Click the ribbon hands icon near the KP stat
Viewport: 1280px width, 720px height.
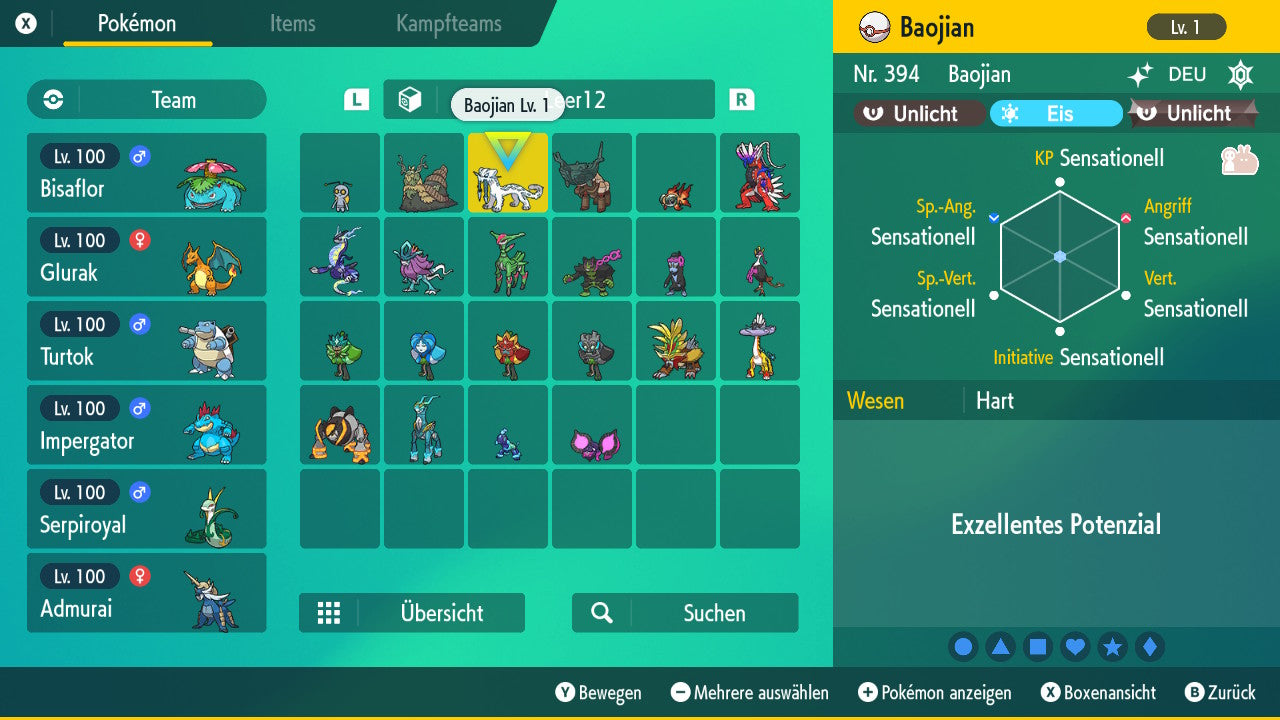1240,159
